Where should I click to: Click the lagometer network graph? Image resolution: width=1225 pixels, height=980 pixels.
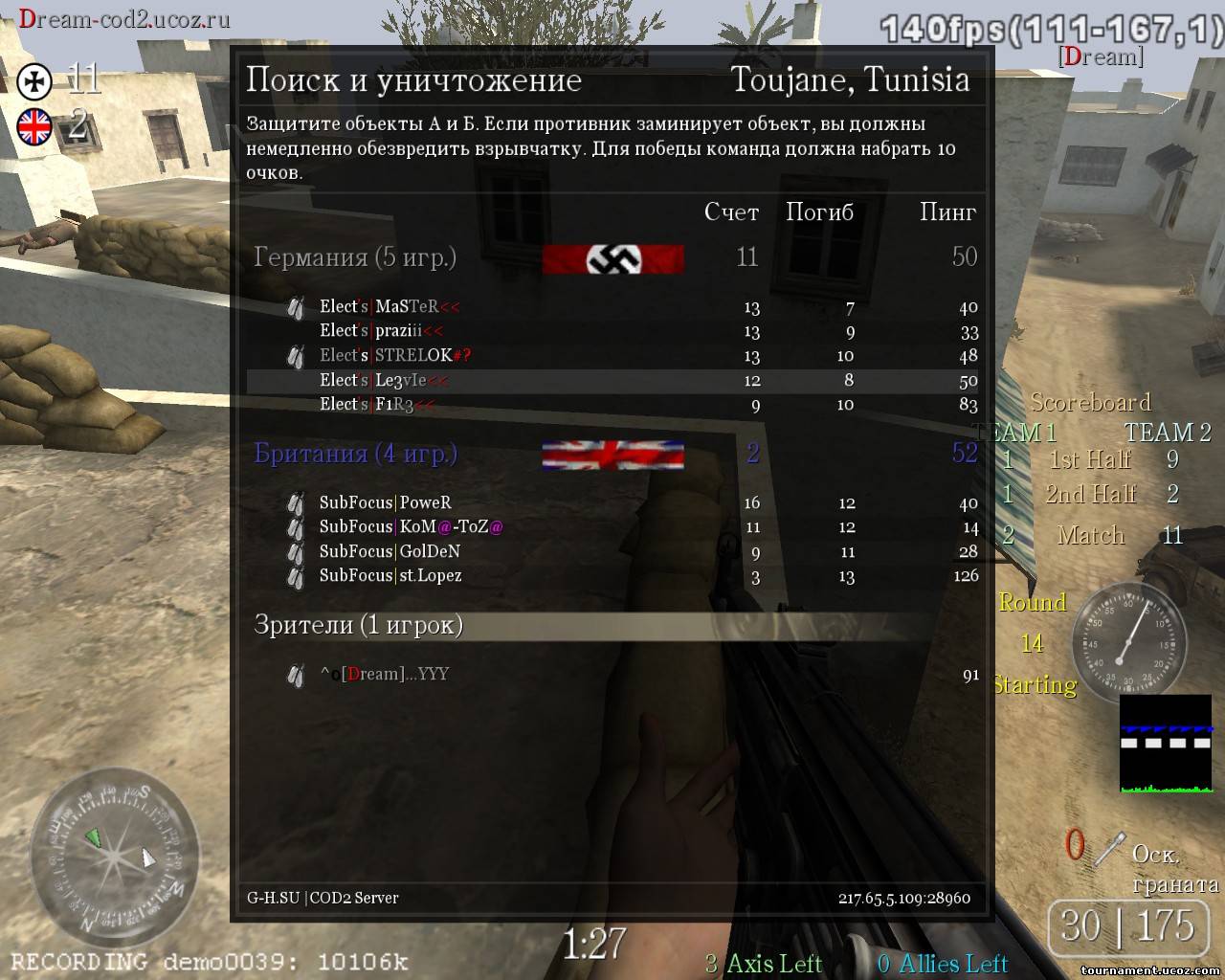pyautogui.click(x=1166, y=745)
